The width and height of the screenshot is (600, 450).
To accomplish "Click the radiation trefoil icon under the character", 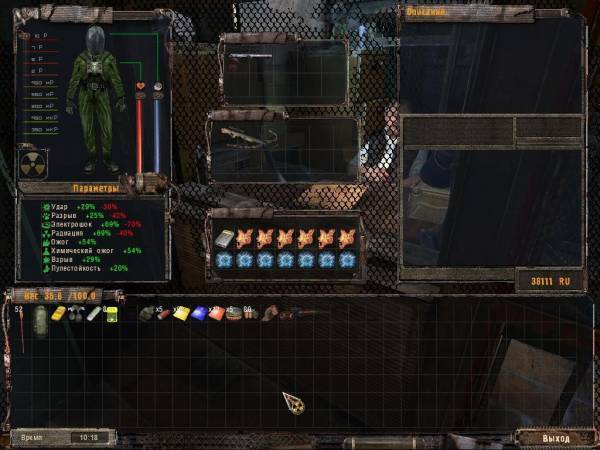I will click(x=32, y=161).
